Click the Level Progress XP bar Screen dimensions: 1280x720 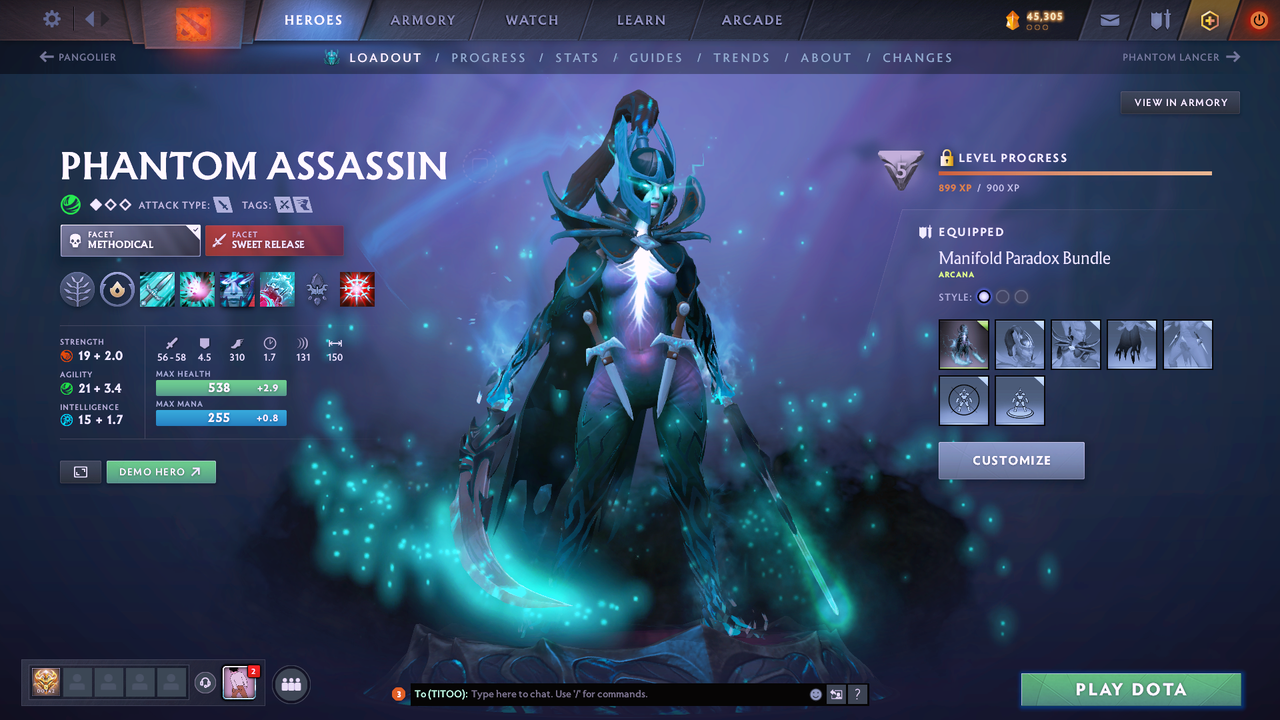click(x=1075, y=170)
